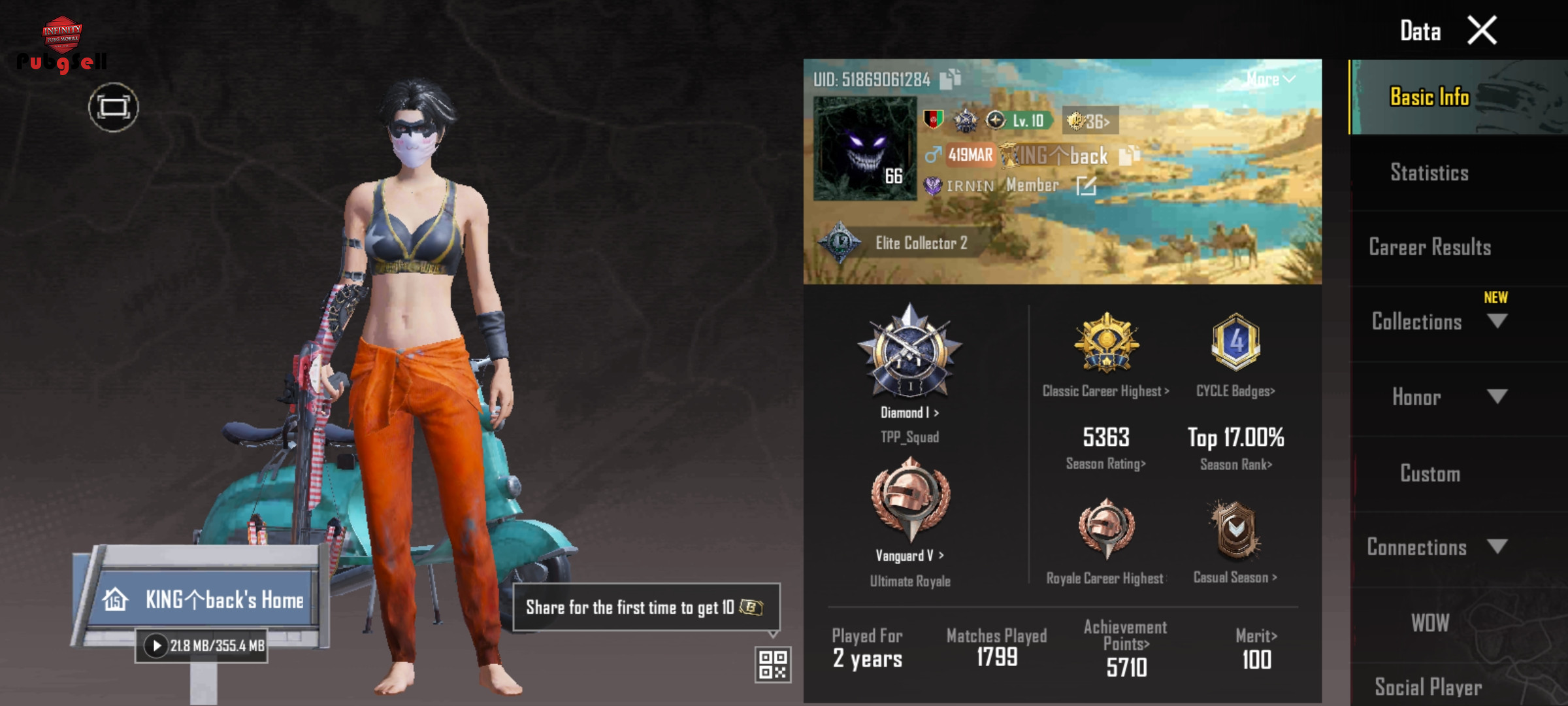Open Vanguard V Ultimate Royale rank

(x=909, y=556)
